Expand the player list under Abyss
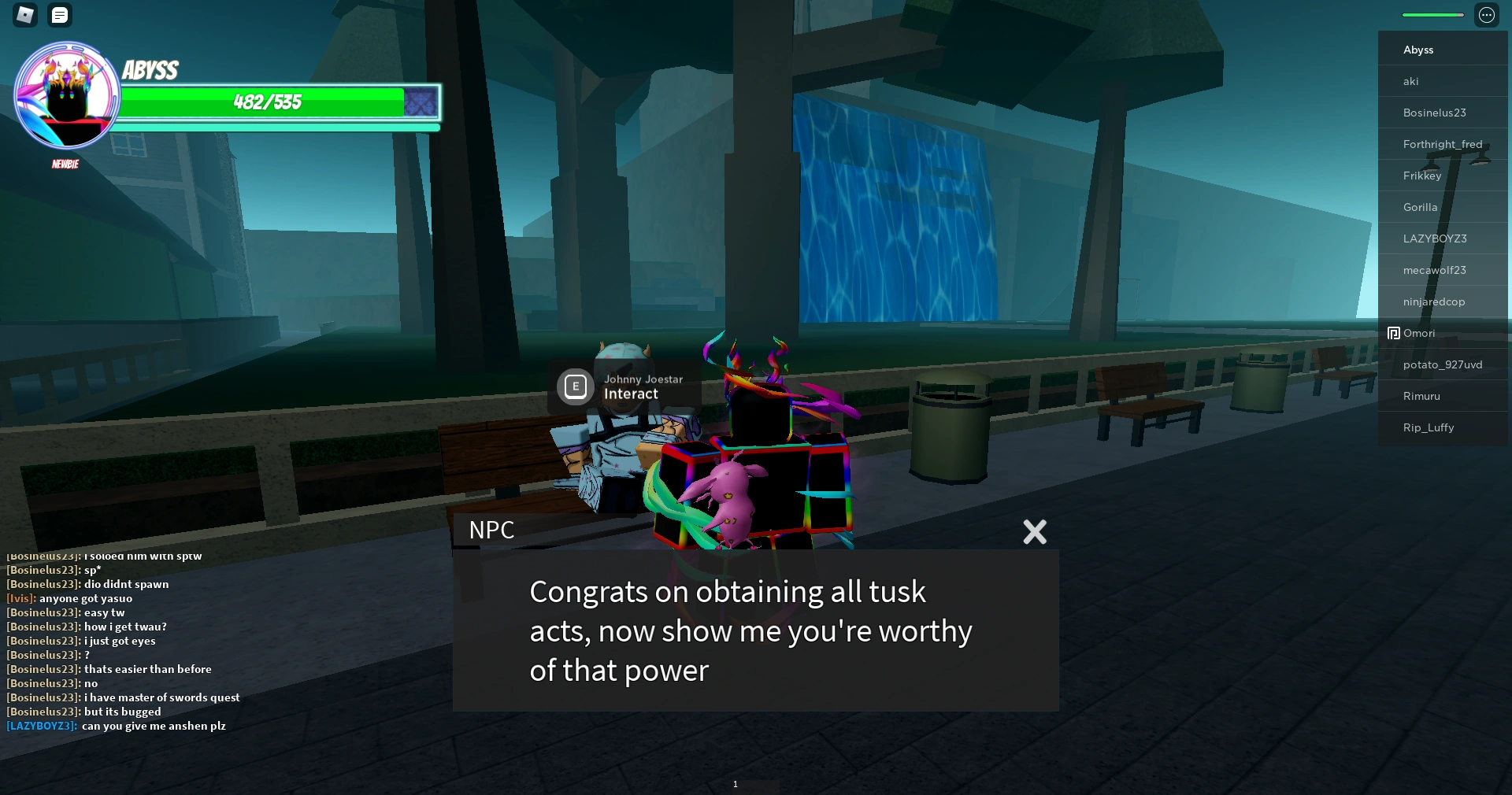The image size is (1512, 795). coord(1417,49)
